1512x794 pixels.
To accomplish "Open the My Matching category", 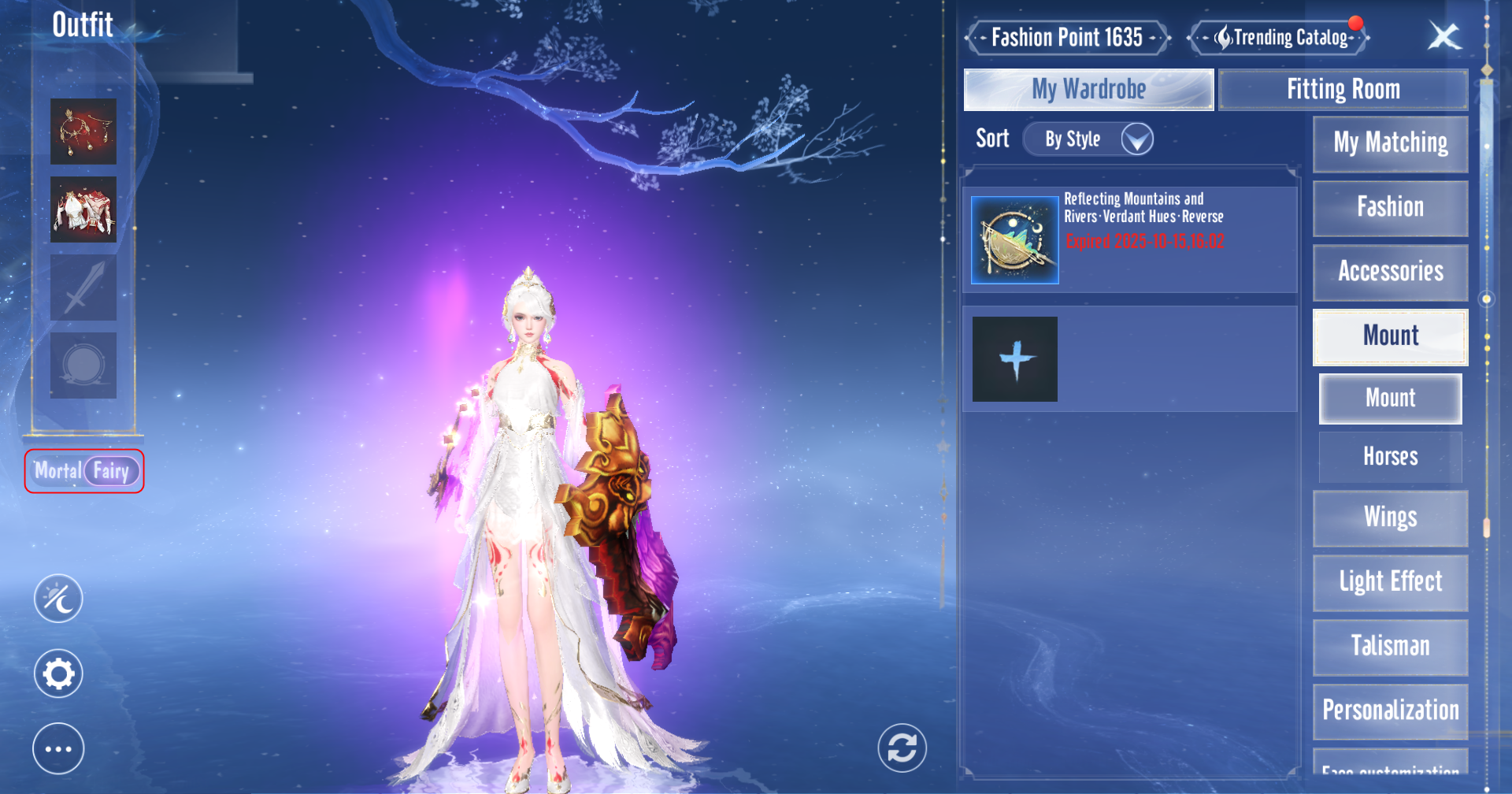I will 1390,143.
